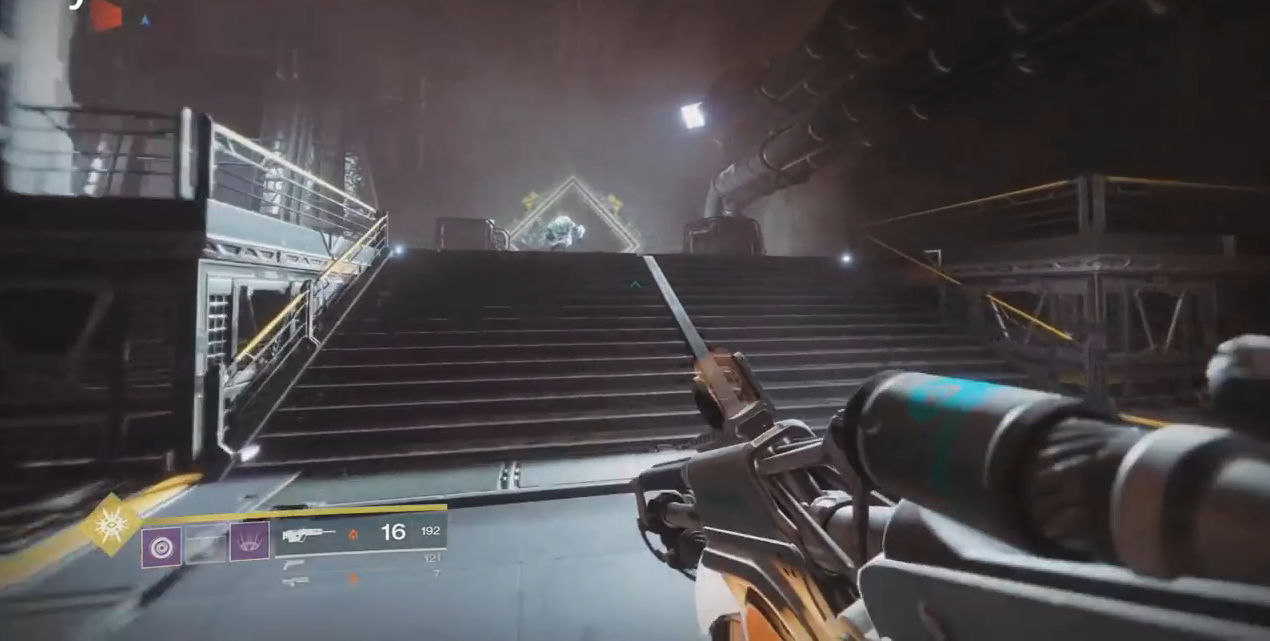Click the greyed-out melee ability slot
This screenshot has height=641, width=1270.
206,544
